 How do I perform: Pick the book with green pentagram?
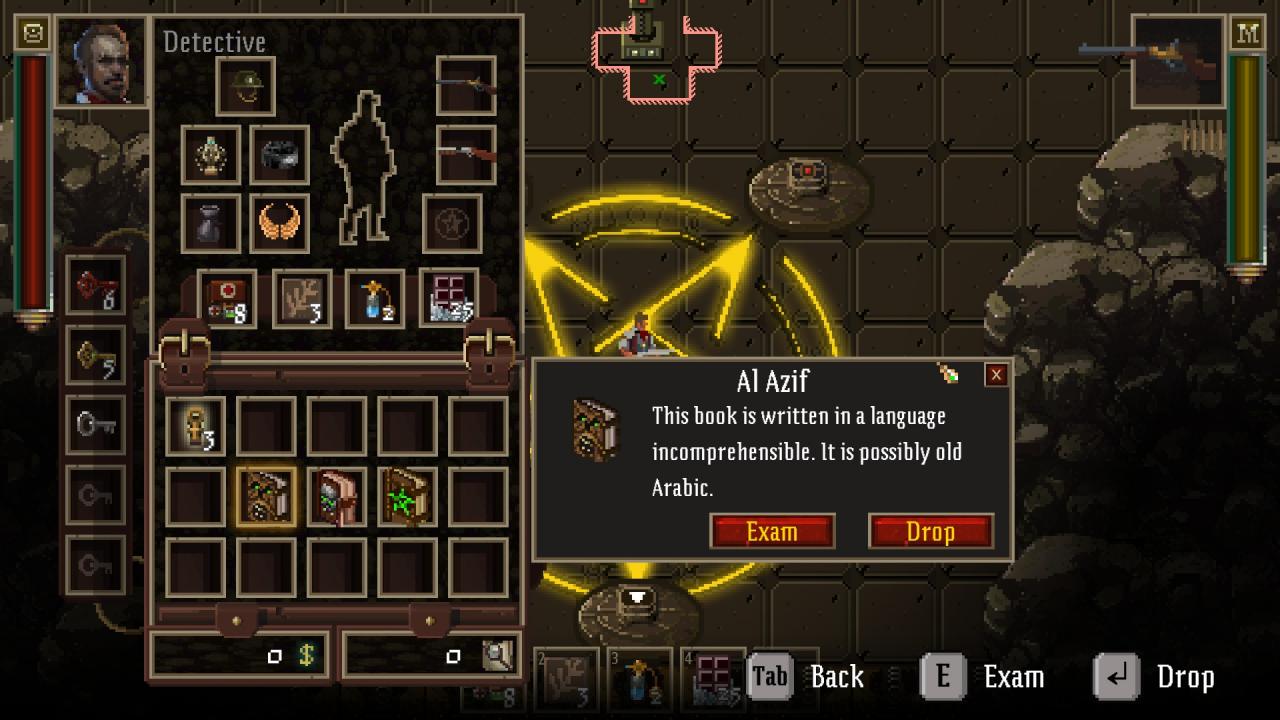407,497
